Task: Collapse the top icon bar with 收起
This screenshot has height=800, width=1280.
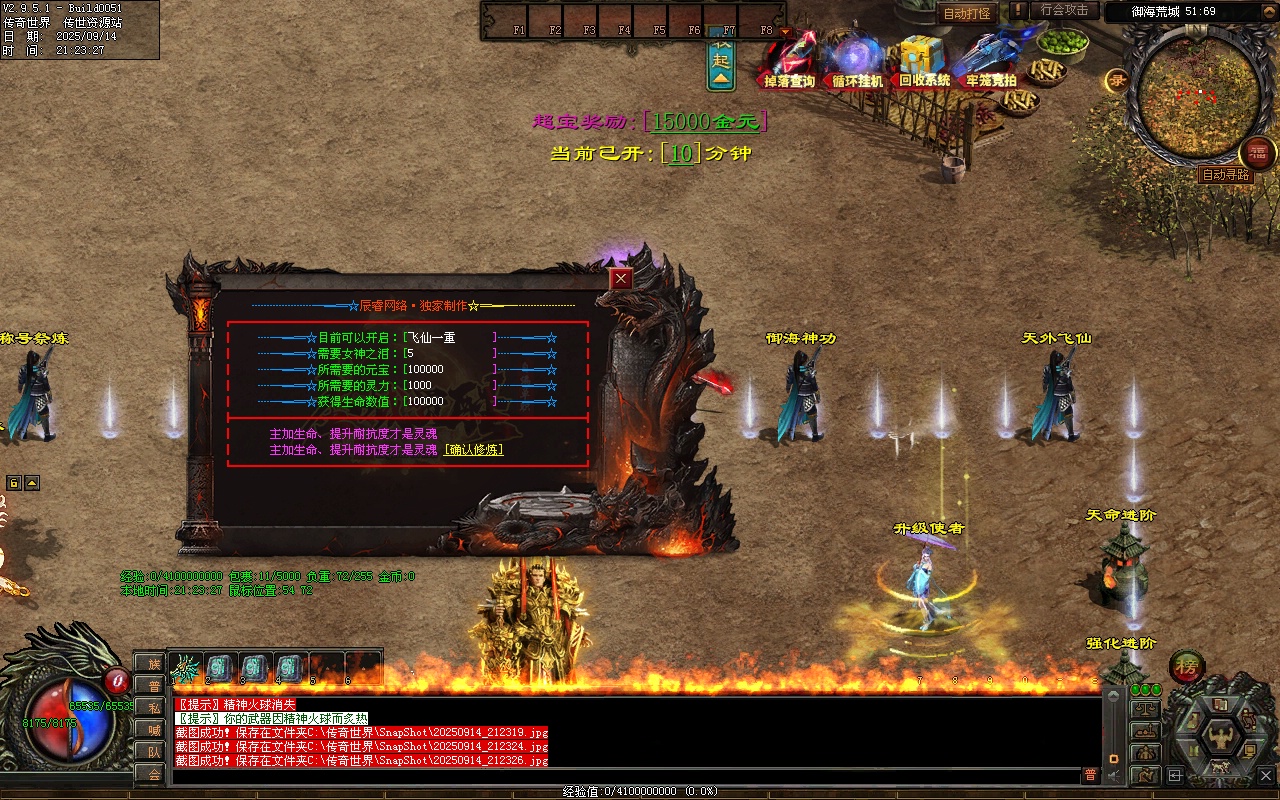Action: (x=721, y=60)
